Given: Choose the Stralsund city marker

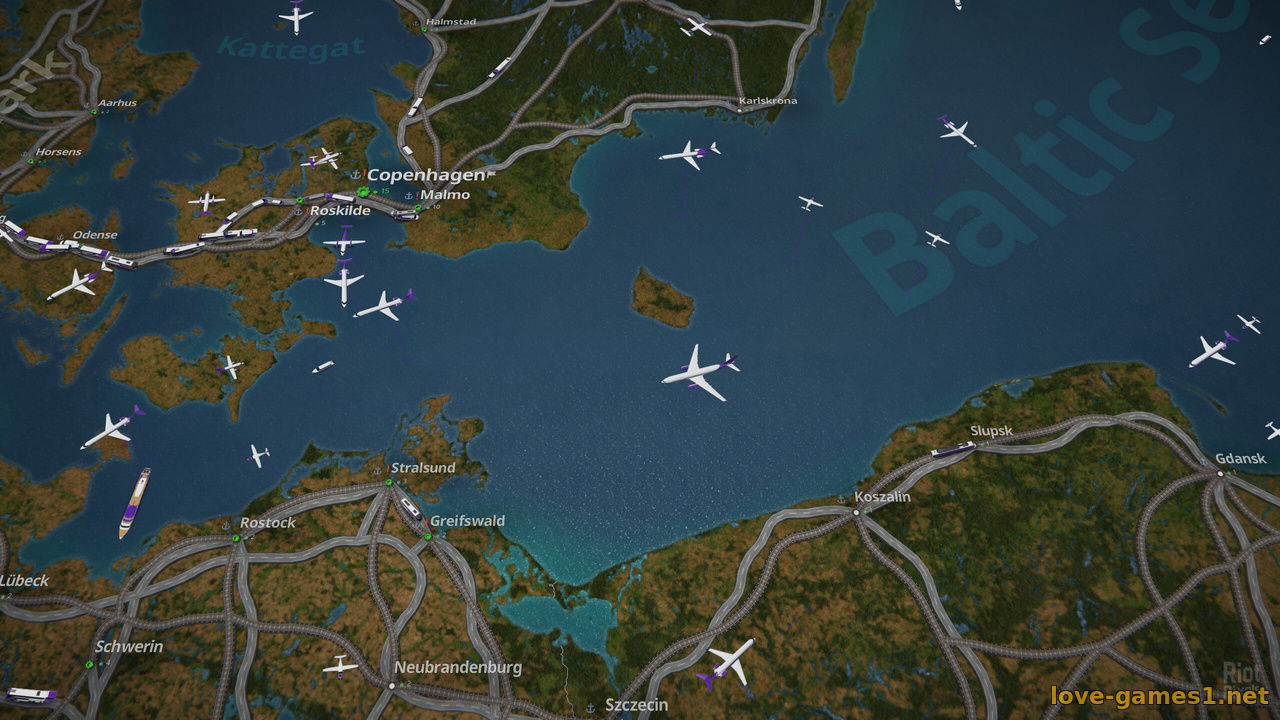Looking at the screenshot, I should 388,483.
